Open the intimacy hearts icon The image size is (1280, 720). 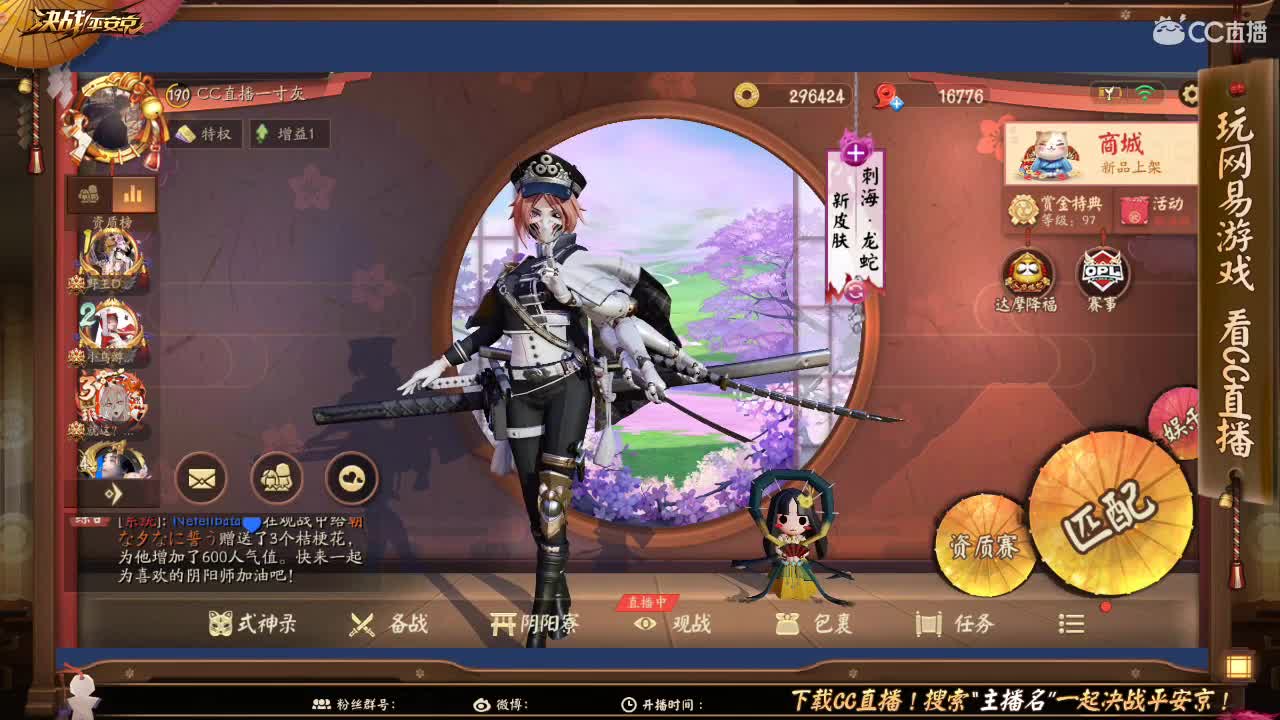click(349, 478)
